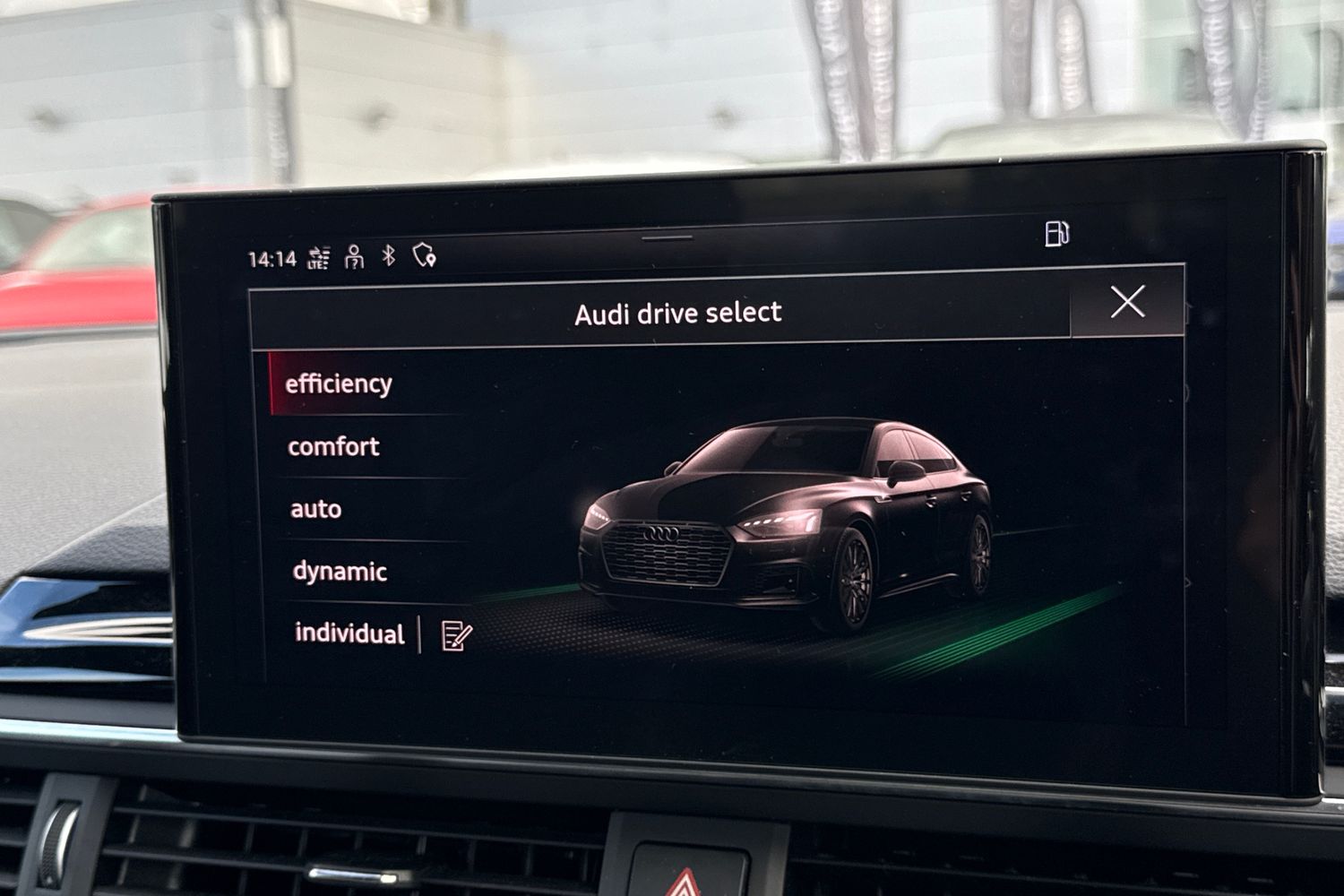The image size is (1344, 896).
Task: Tap the LTE network signal icon
Action: (x=319, y=257)
